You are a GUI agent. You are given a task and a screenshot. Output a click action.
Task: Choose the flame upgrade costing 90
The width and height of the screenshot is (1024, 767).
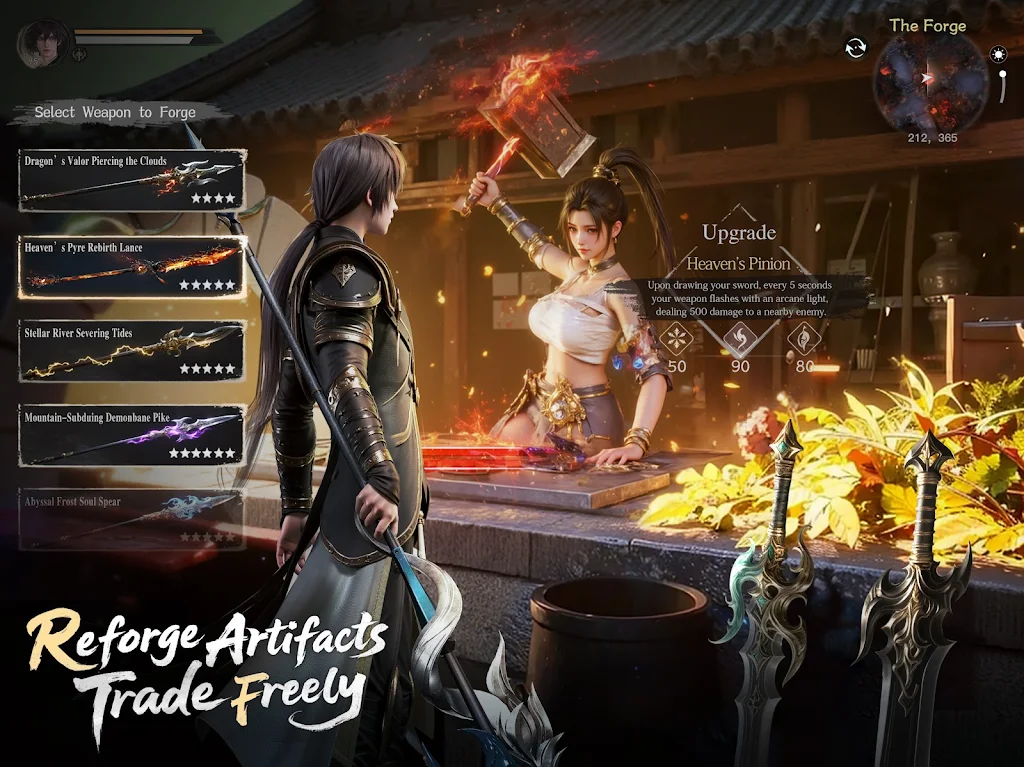click(740, 338)
